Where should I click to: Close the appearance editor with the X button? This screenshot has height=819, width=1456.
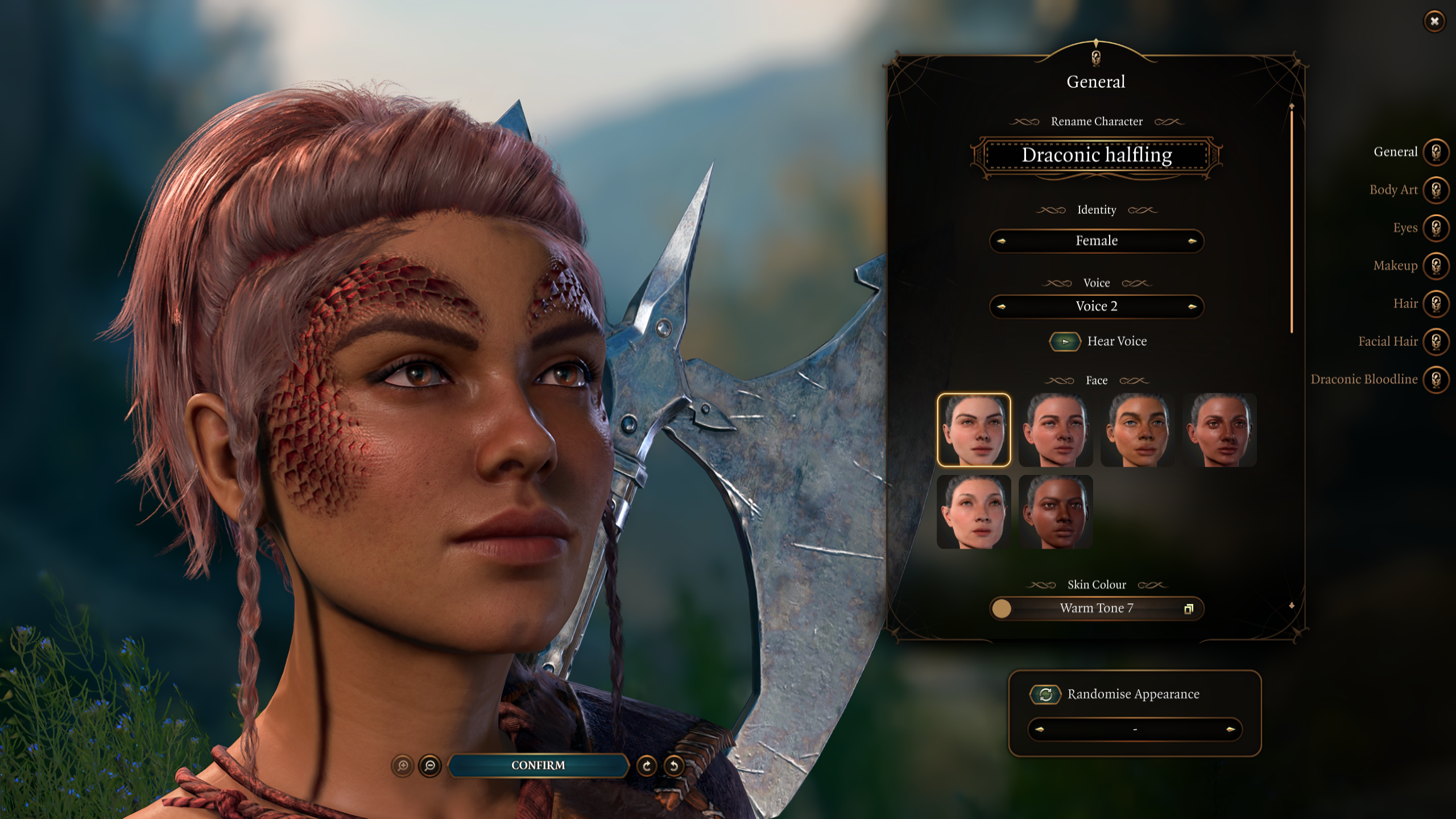(x=1434, y=22)
